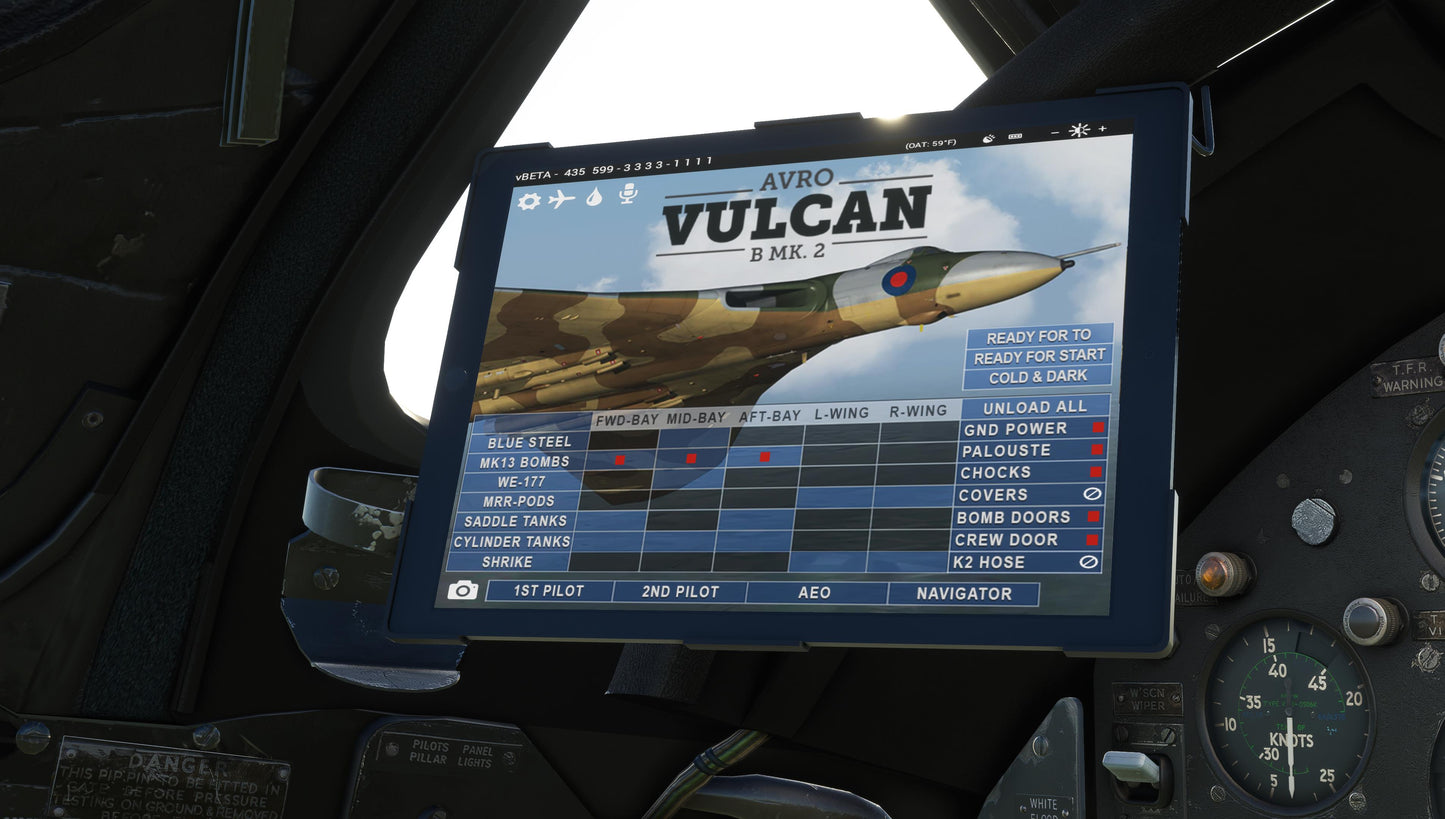Viewport: 1445px width, 819px height.
Task: Set aircraft to Cold & Dark
Action: coord(1037,377)
